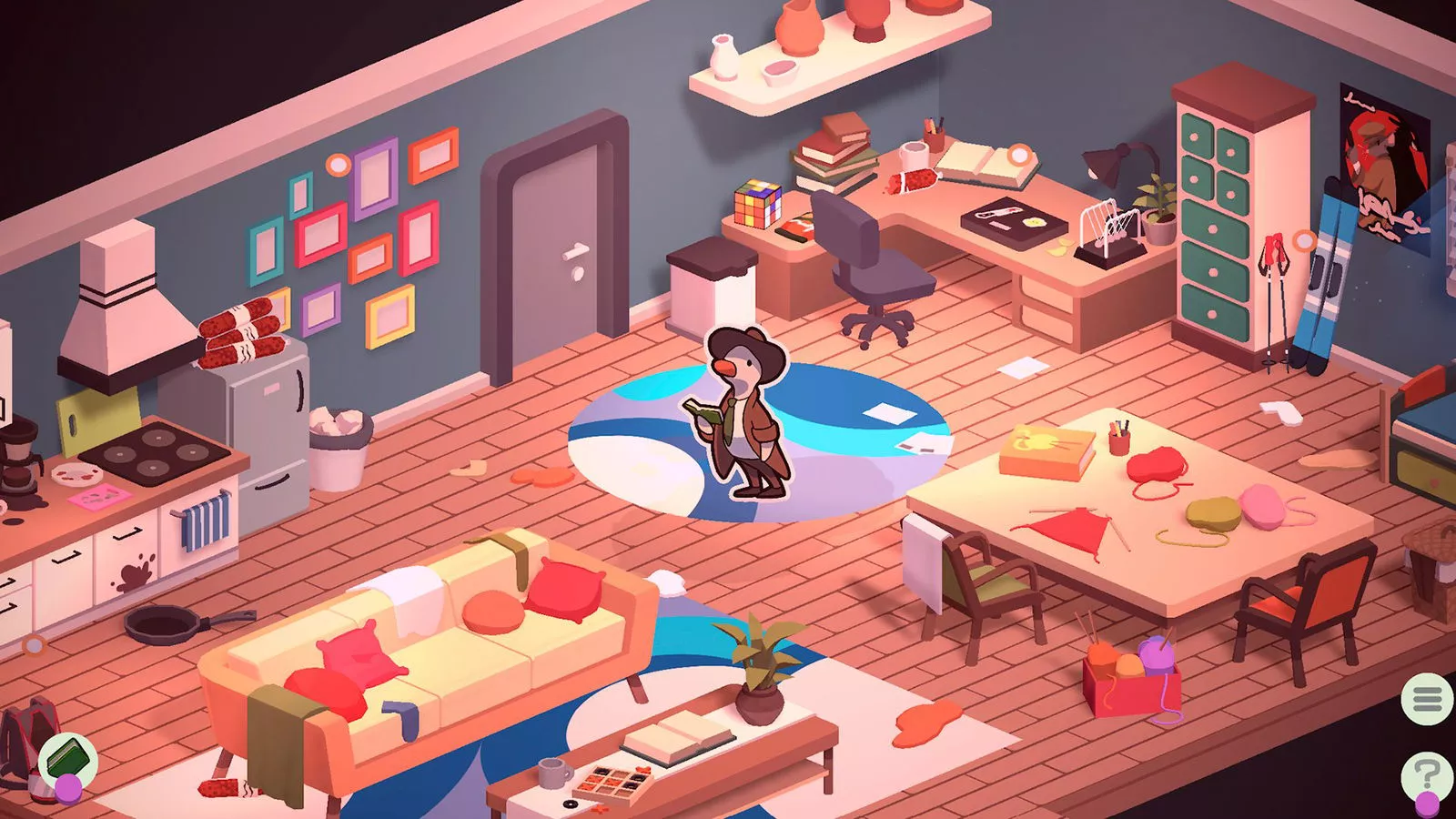Click the rolled salamis on top of the fridge

click(x=241, y=332)
